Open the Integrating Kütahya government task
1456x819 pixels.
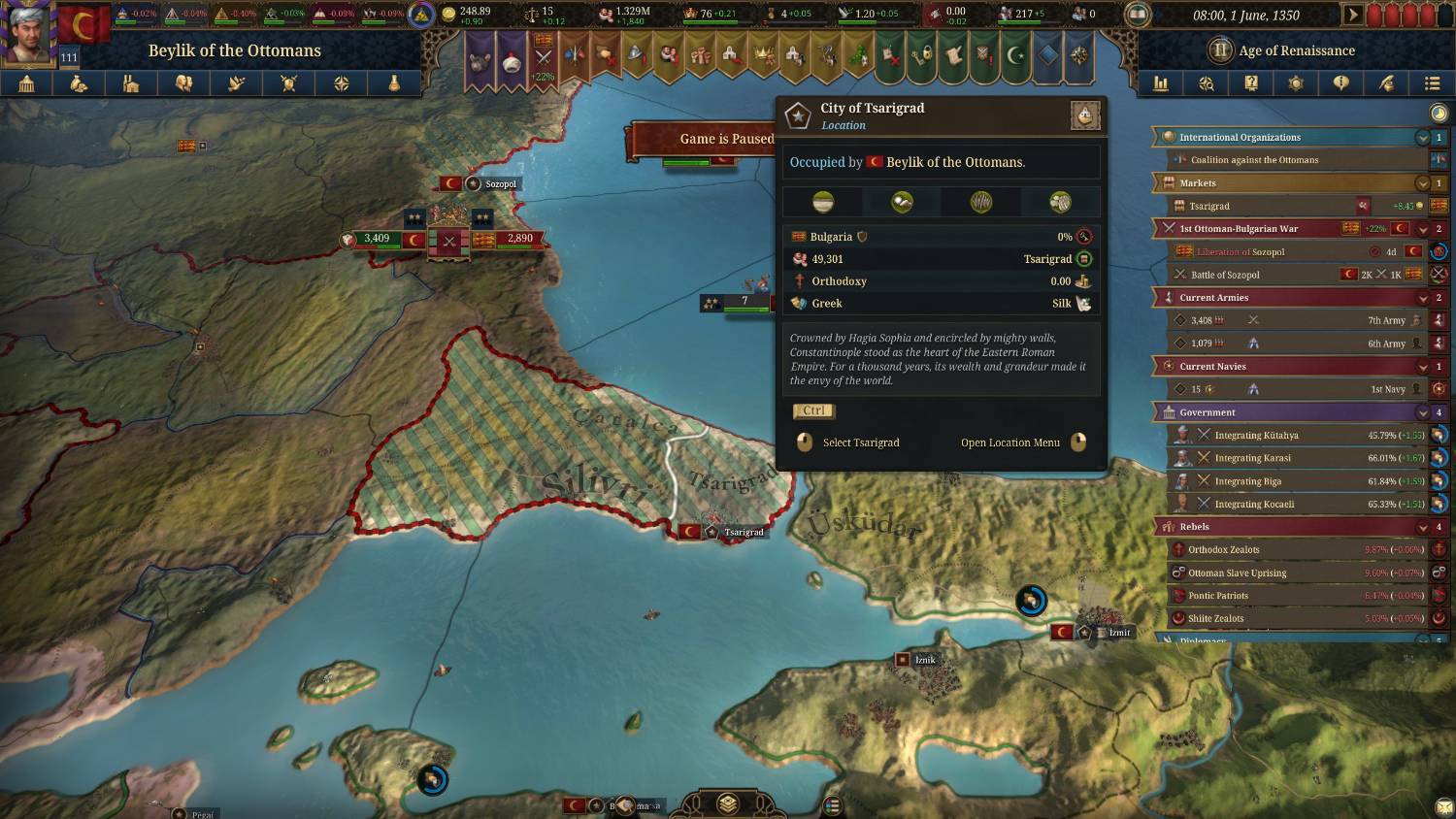coord(1256,436)
